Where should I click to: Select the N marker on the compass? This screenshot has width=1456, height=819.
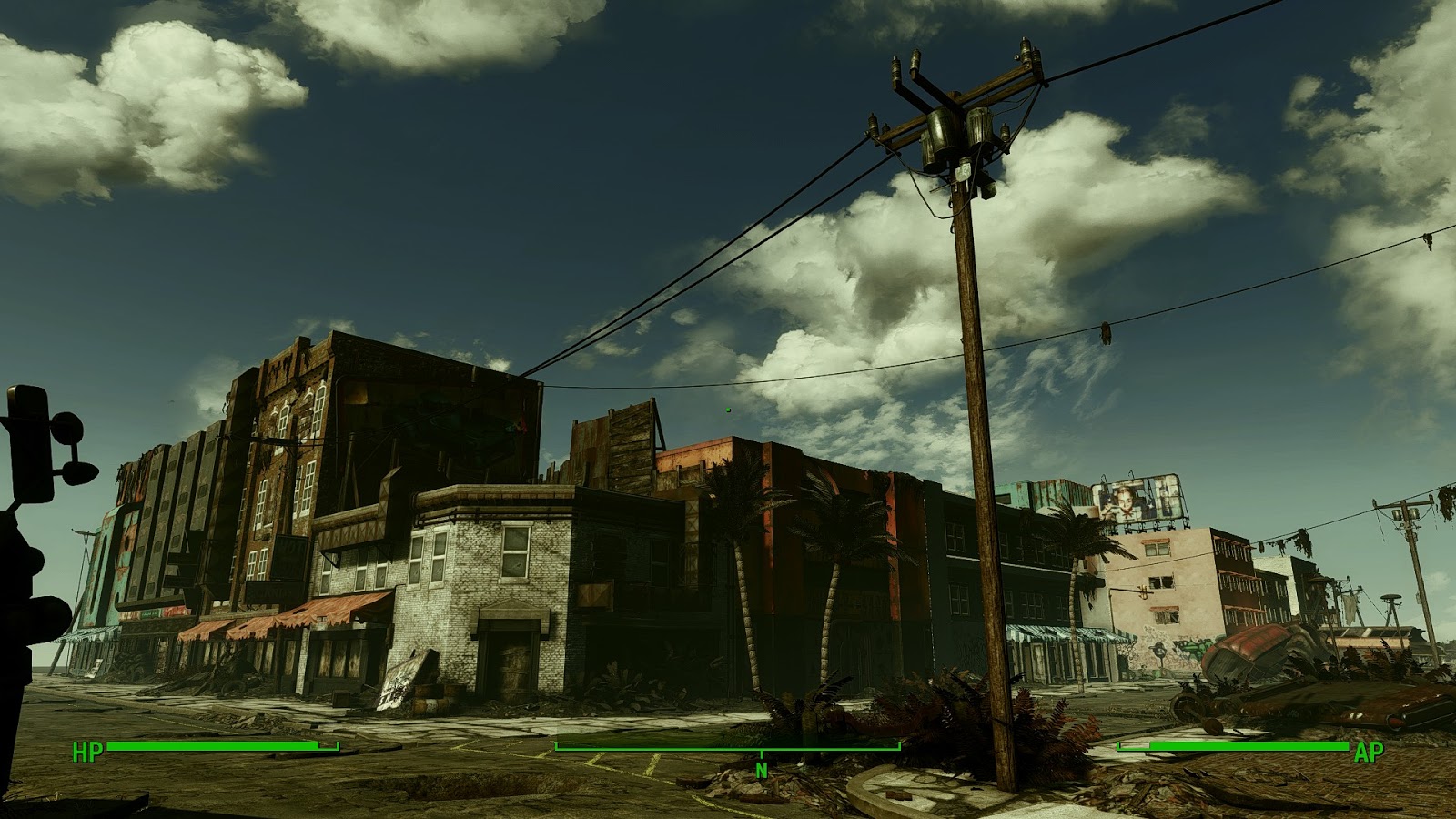point(761,769)
